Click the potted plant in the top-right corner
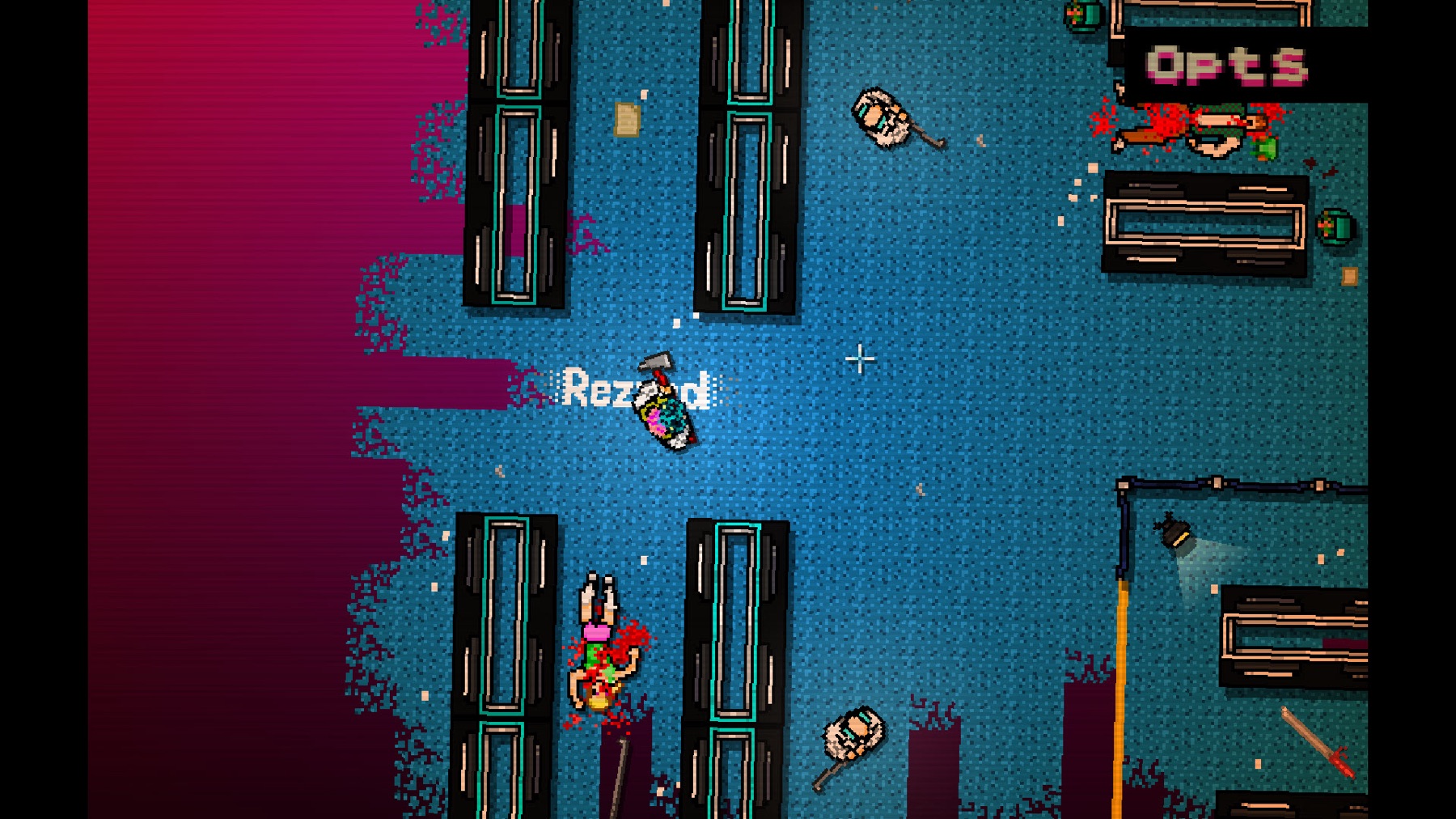This screenshot has width=1456, height=819. coord(1084,15)
